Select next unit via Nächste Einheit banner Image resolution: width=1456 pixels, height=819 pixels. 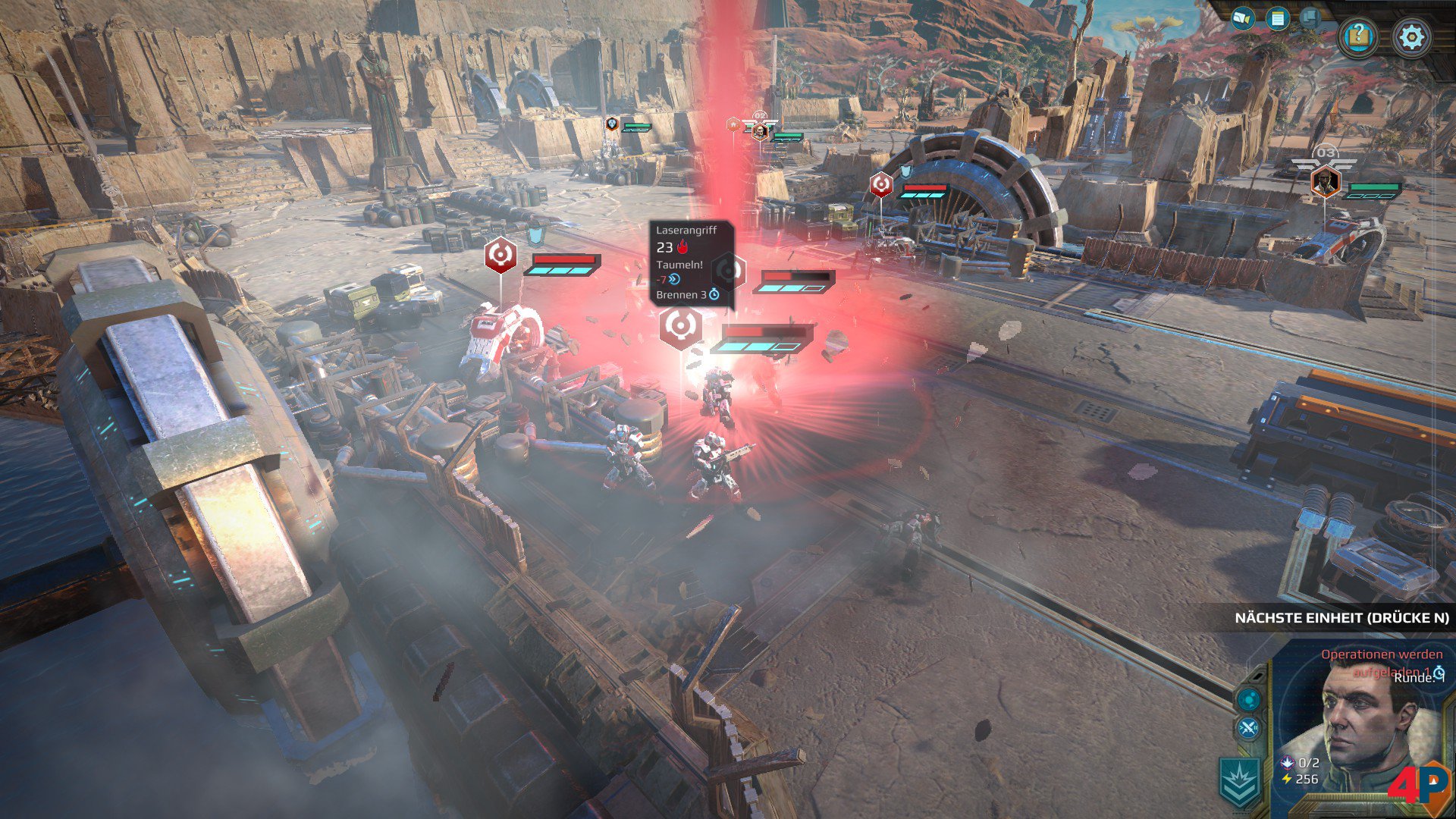pyautogui.click(x=1341, y=618)
